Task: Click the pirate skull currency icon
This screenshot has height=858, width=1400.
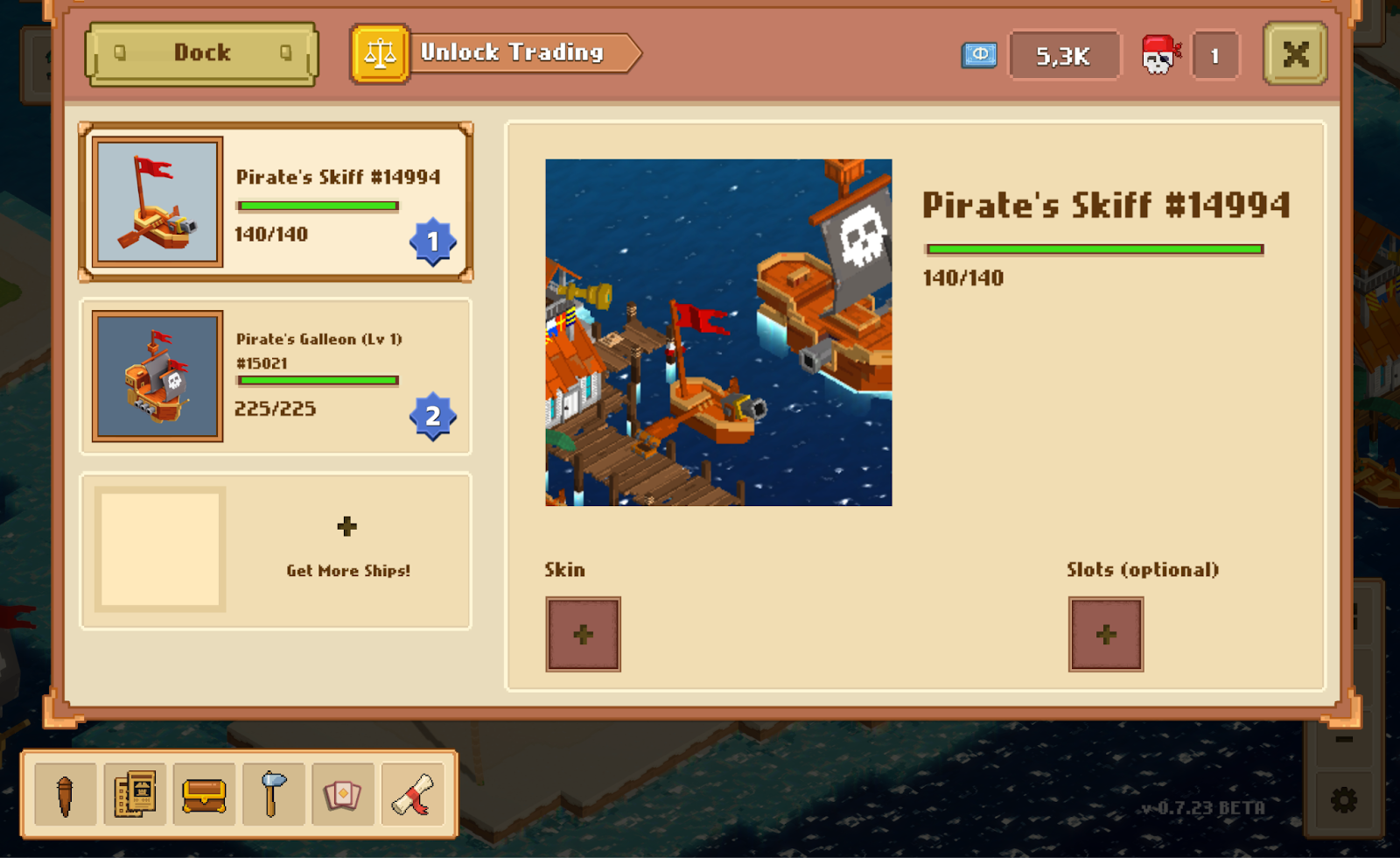Action: click(1162, 53)
